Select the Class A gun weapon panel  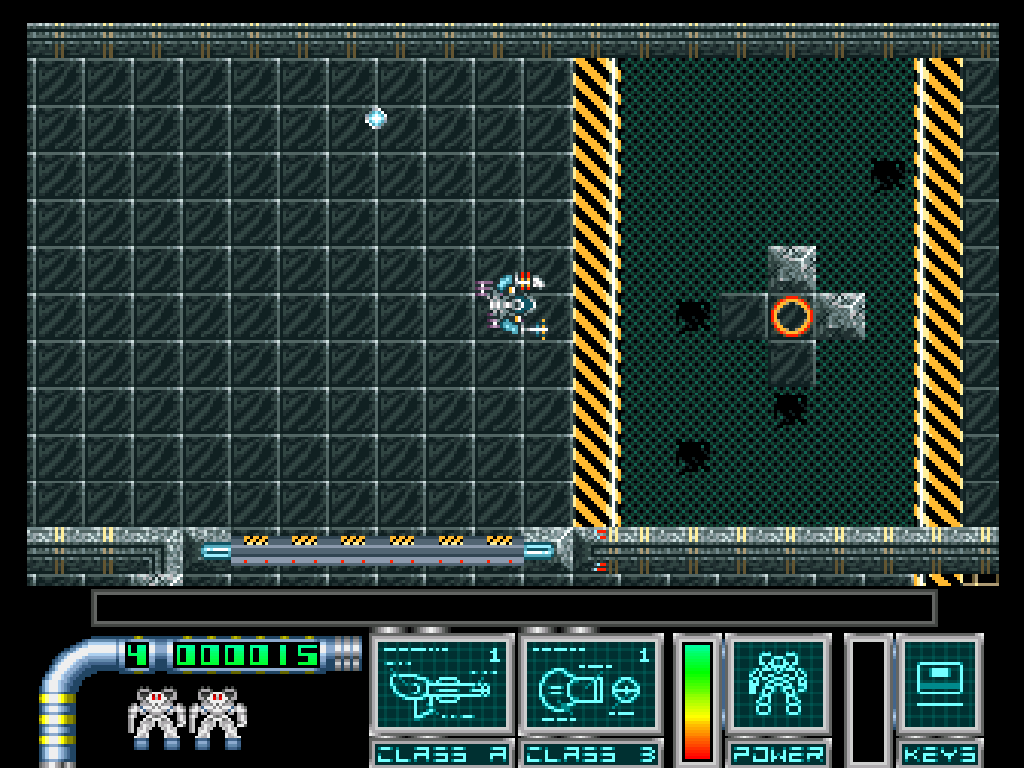tap(442, 686)
